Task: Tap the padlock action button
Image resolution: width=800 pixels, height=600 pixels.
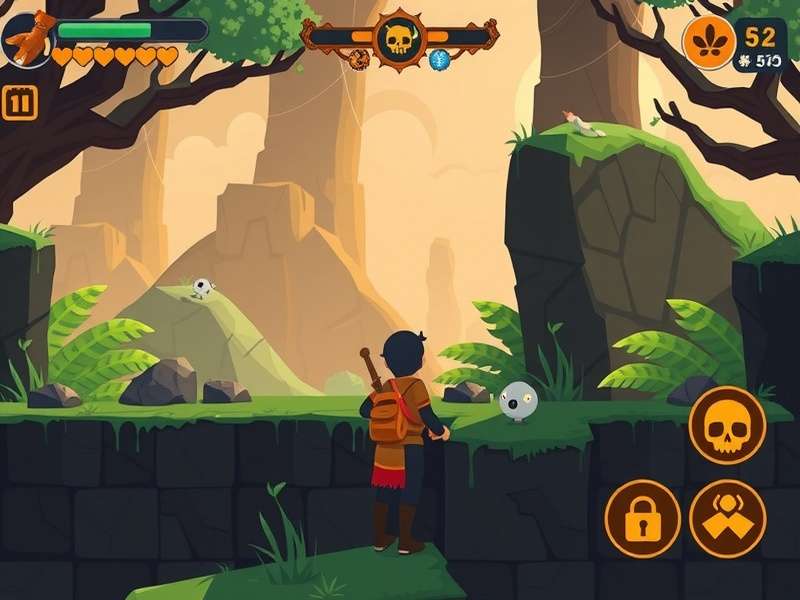Action: click(x=642, y=518)
